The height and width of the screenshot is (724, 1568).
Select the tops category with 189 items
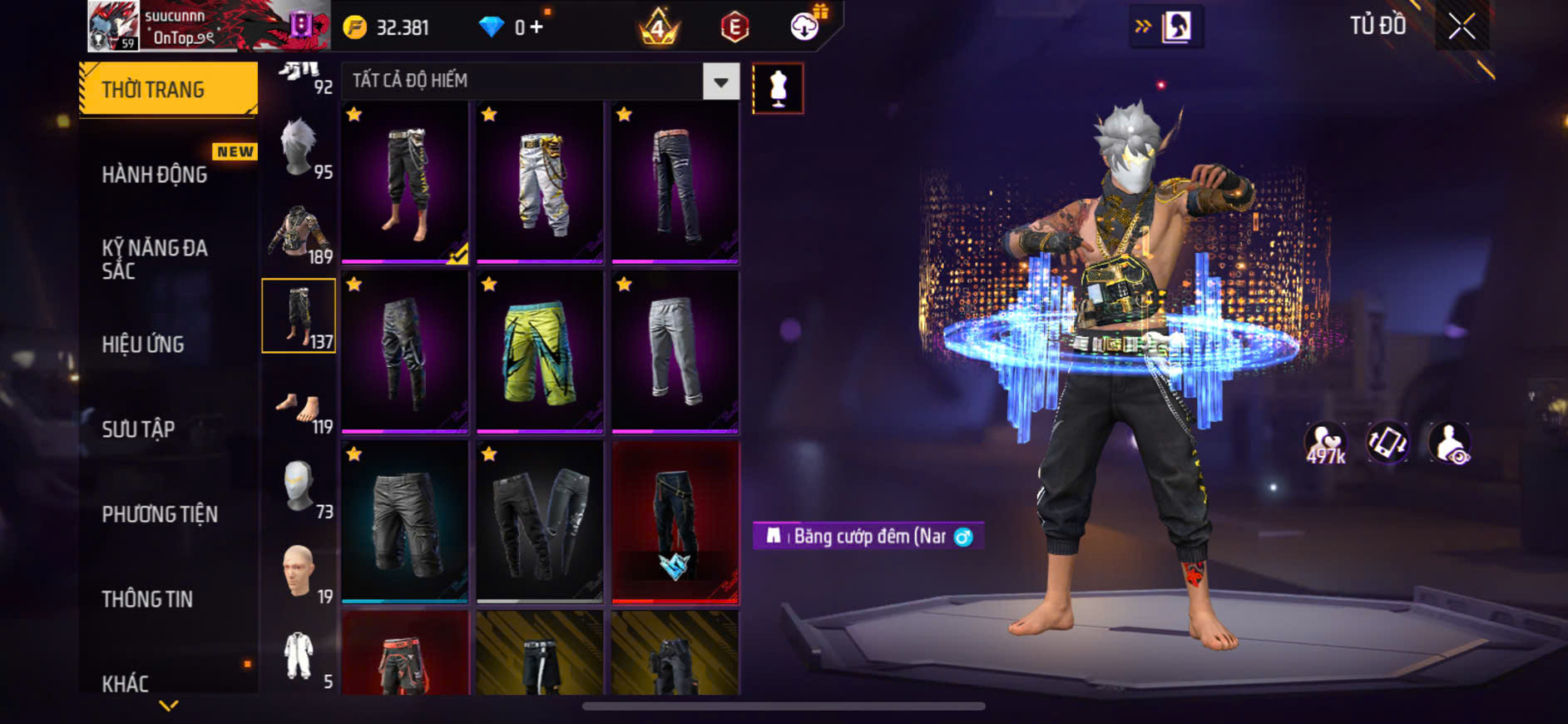(x=299, y=235)
